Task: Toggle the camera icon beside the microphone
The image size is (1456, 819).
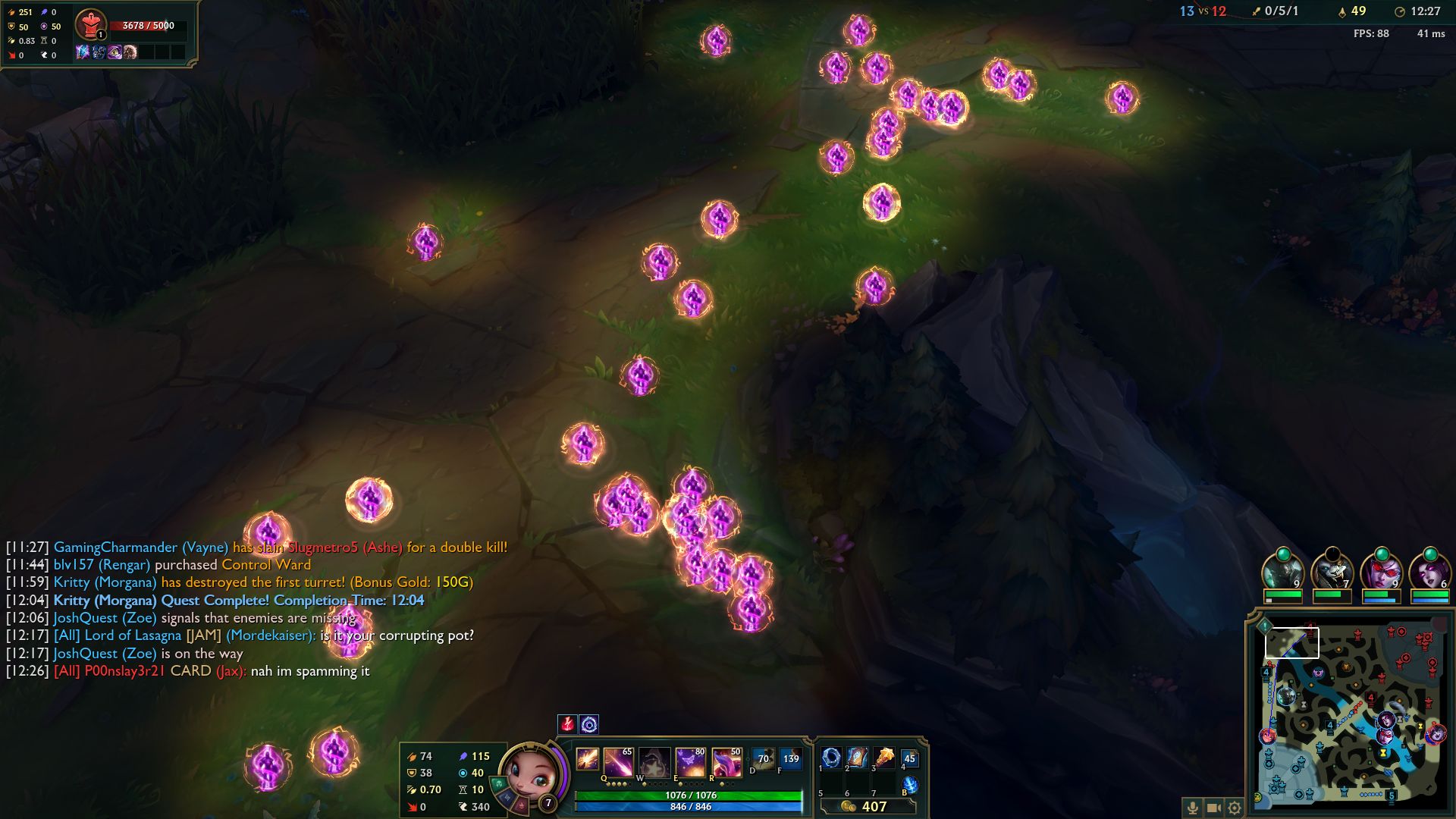Action: [x=1213, y=808]
